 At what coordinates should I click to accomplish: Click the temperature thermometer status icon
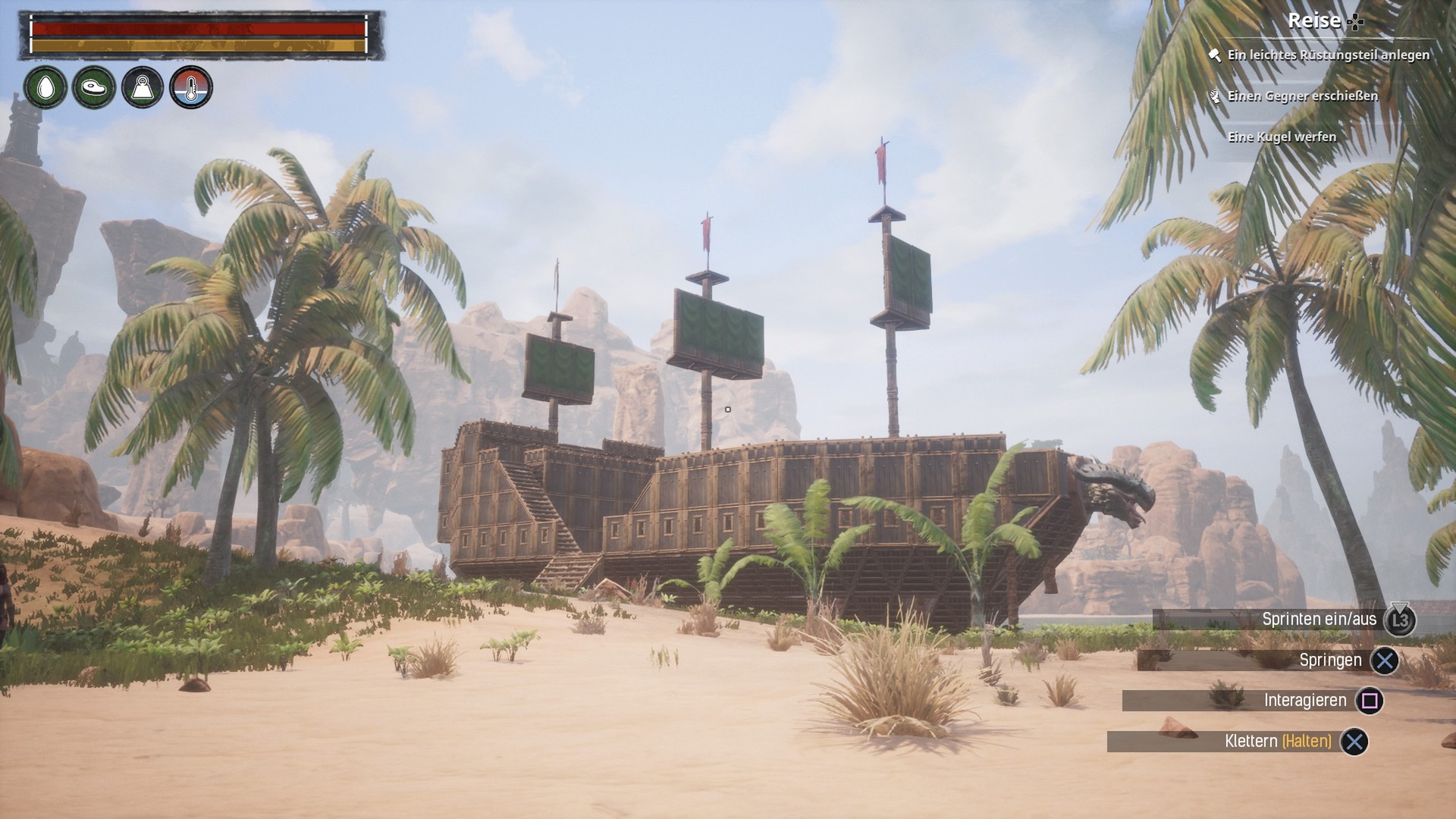pyautogui.click(x=191, y=87)
